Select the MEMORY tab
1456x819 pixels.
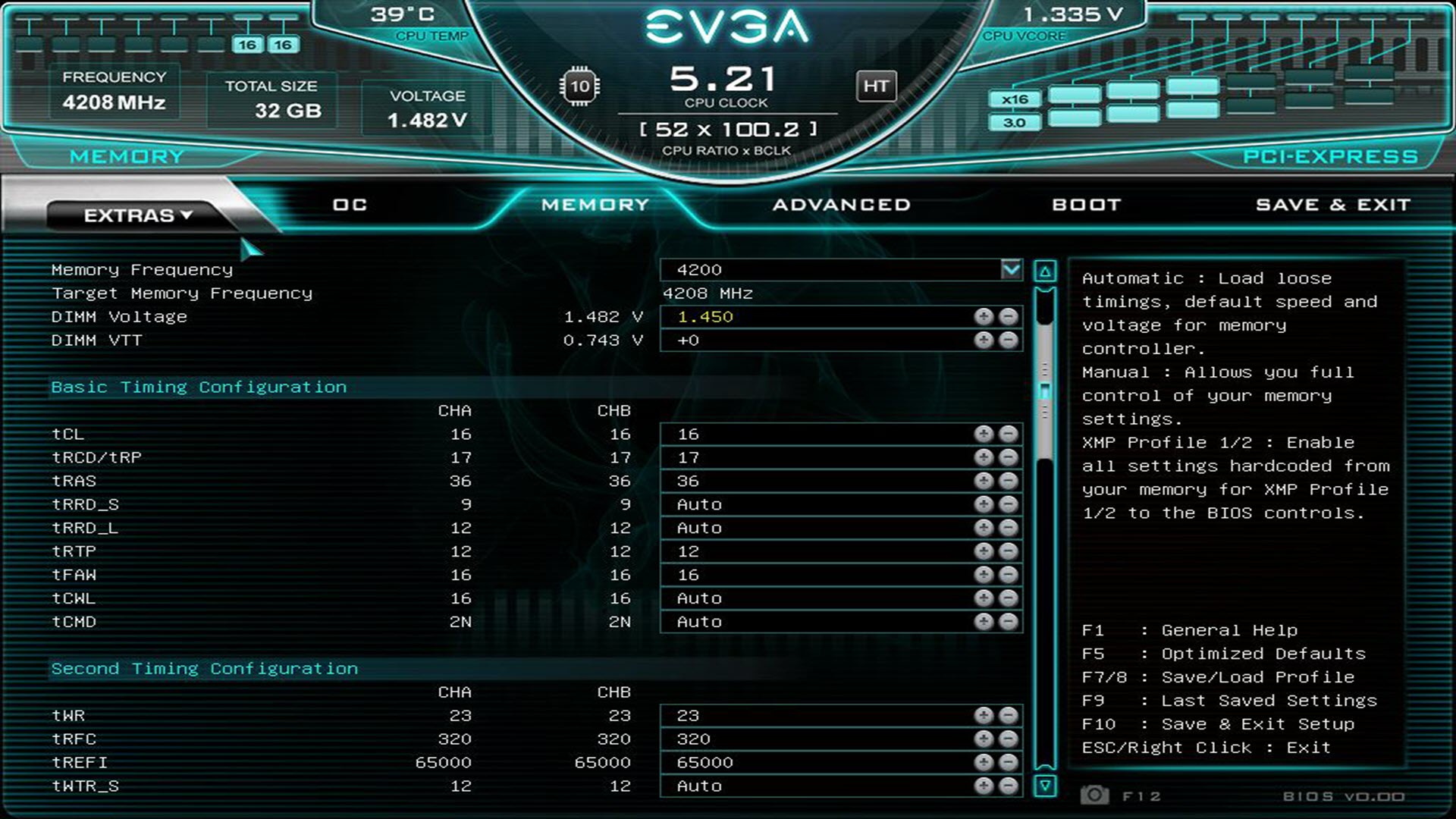click(x=595, y=205)
